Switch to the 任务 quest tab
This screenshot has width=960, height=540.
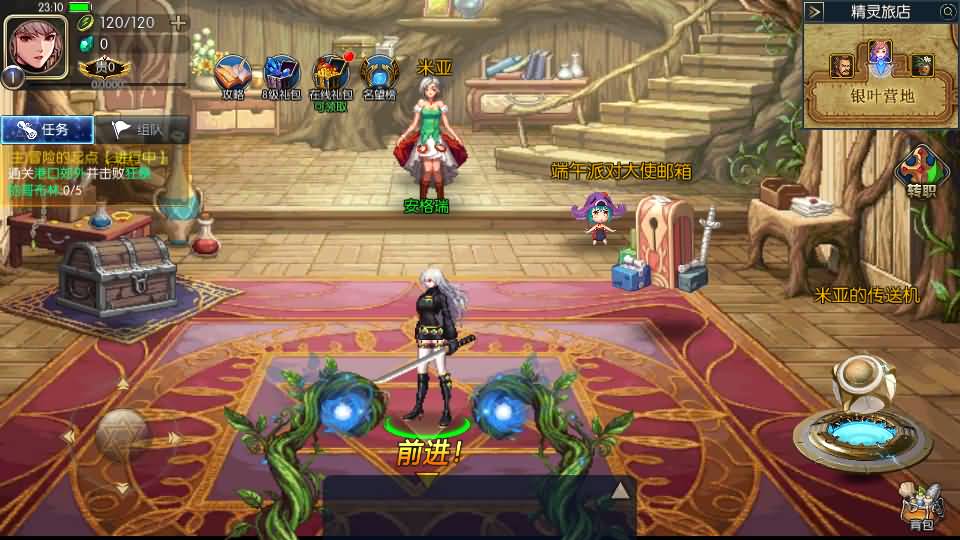pyautogui.click(x=47, y=129)
